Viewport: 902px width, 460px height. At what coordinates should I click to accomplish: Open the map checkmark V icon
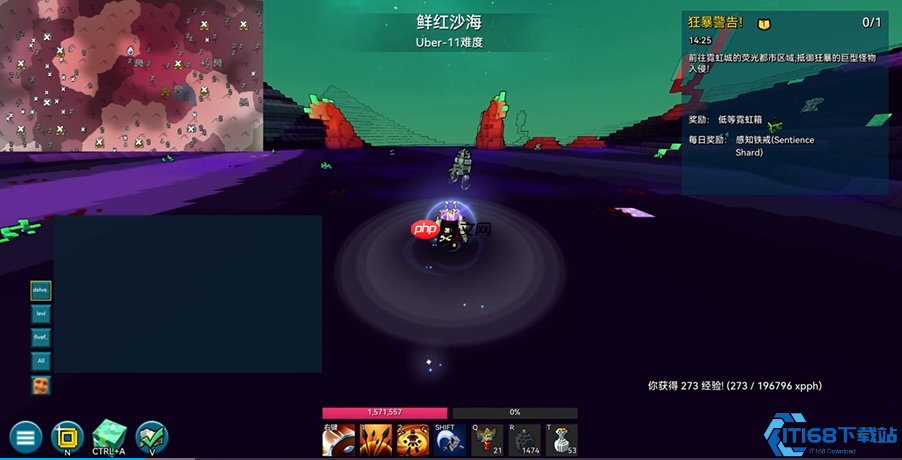(152, 436)
